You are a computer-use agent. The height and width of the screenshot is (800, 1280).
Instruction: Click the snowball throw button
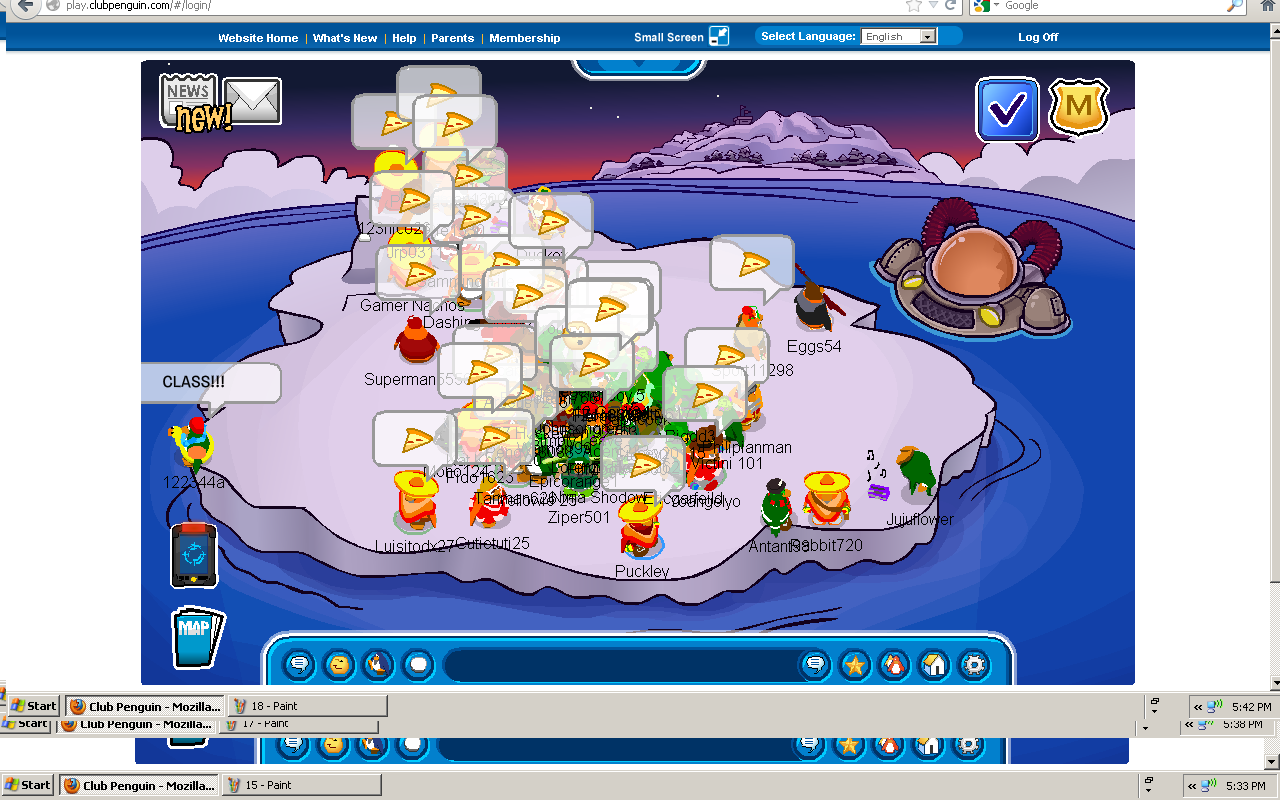pyautogui.click(x=418, y=664)
